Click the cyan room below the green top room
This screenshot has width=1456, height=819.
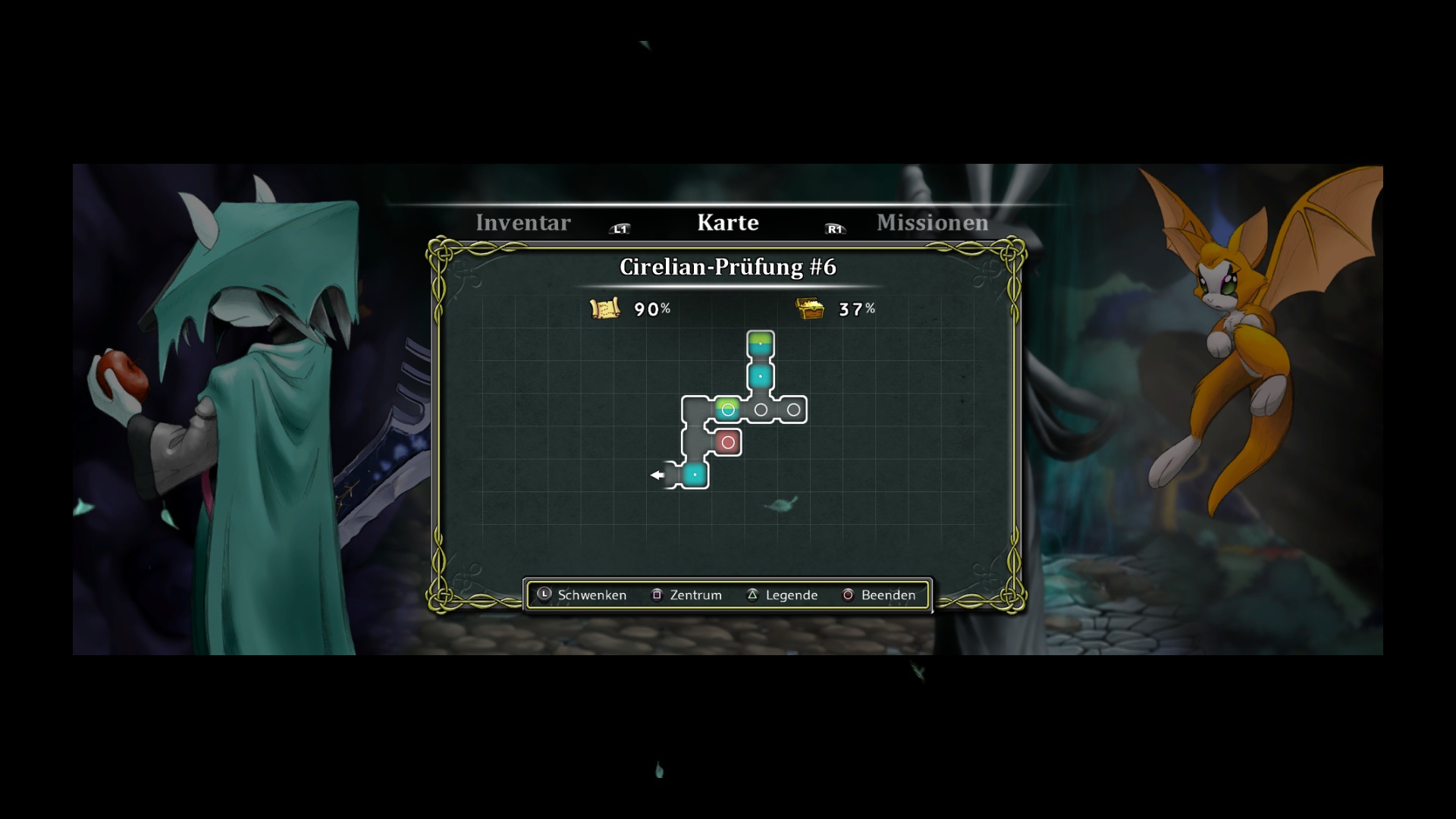click(x=760, y=376)
